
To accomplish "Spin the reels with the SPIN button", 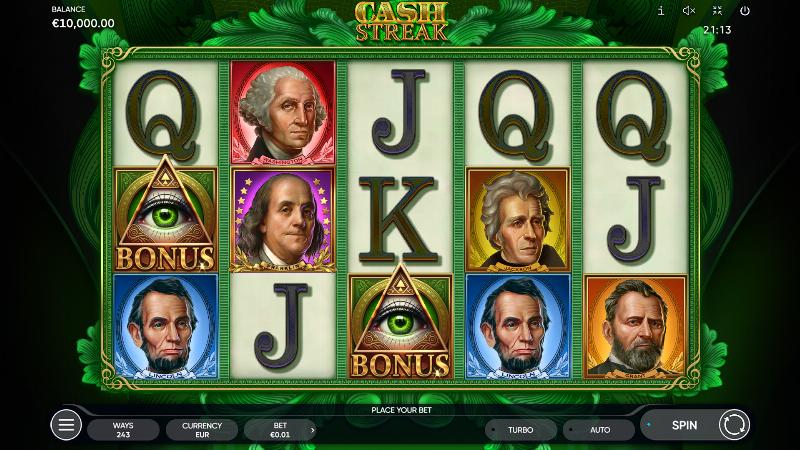I will point(685,425).
